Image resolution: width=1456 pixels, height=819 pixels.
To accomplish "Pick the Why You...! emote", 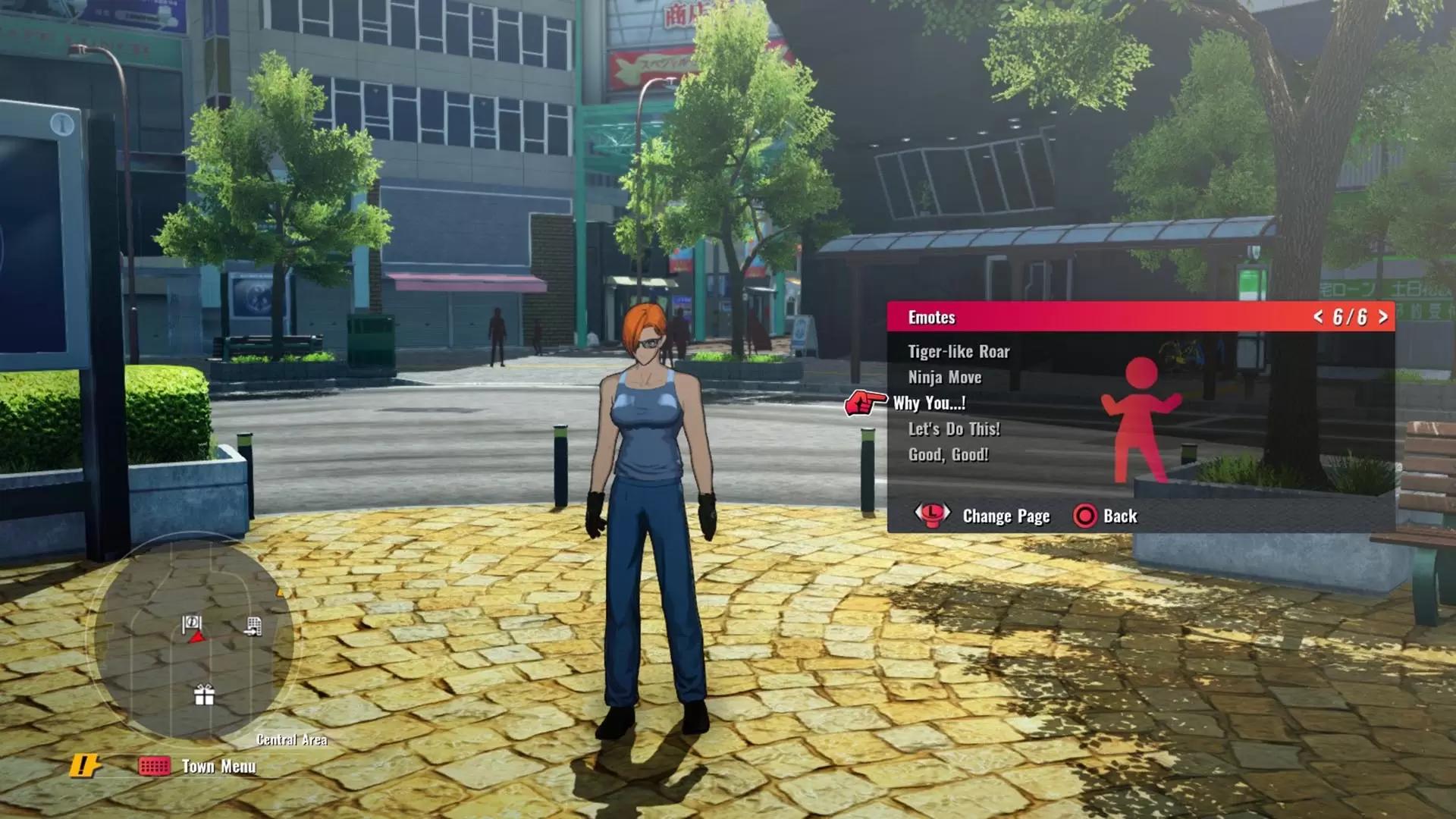I will [930, 403].
